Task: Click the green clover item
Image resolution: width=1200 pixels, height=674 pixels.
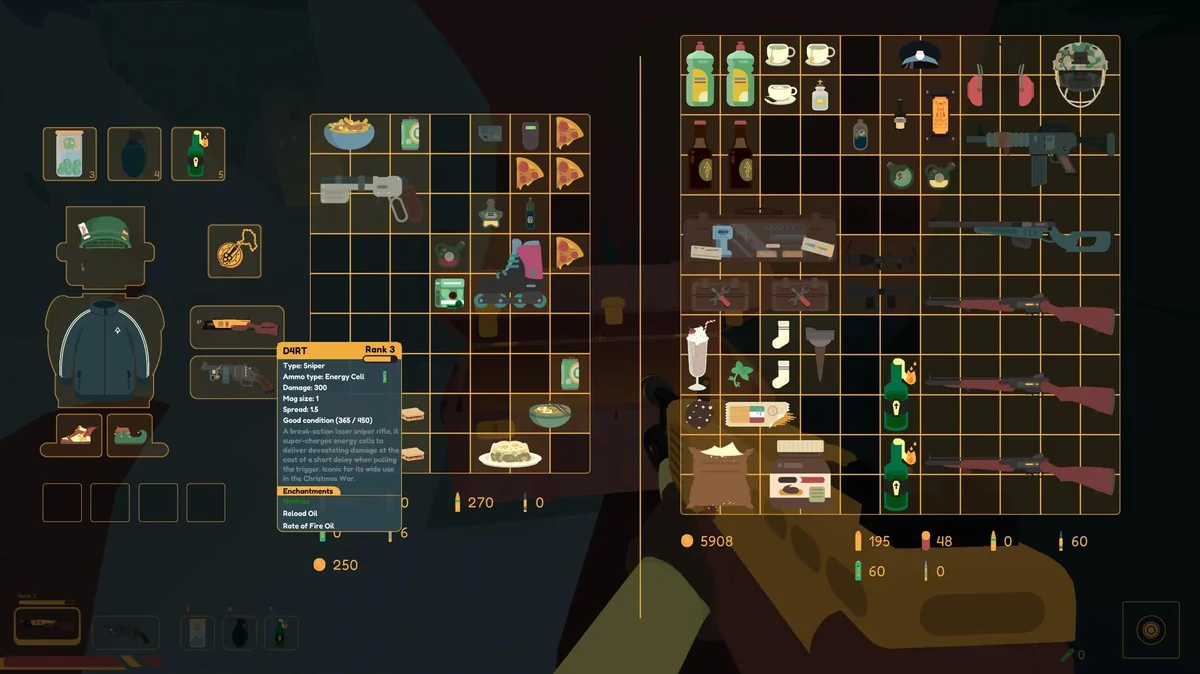Action: coord(741,375)
